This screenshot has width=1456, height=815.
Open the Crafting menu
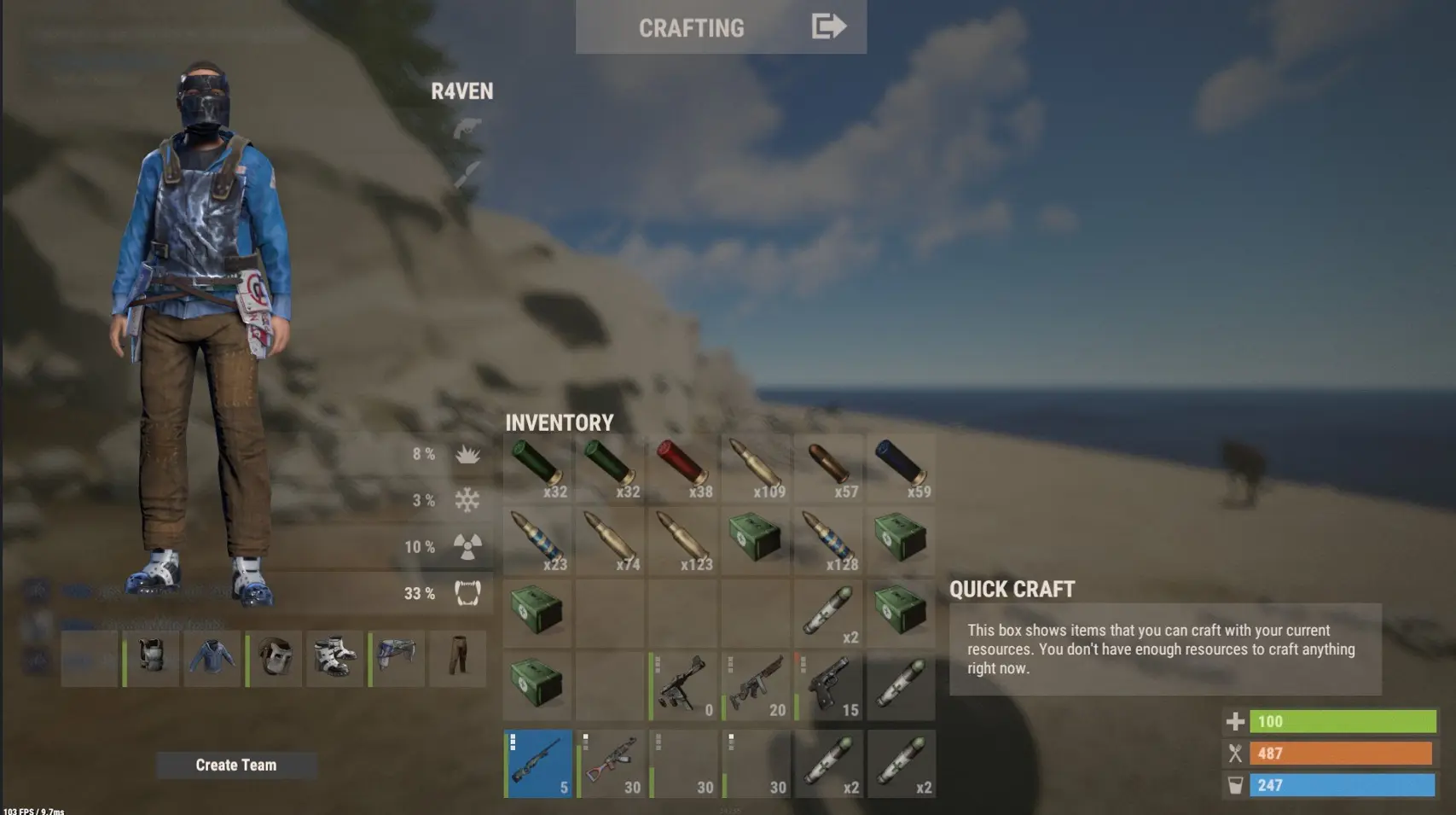[720, 27]
